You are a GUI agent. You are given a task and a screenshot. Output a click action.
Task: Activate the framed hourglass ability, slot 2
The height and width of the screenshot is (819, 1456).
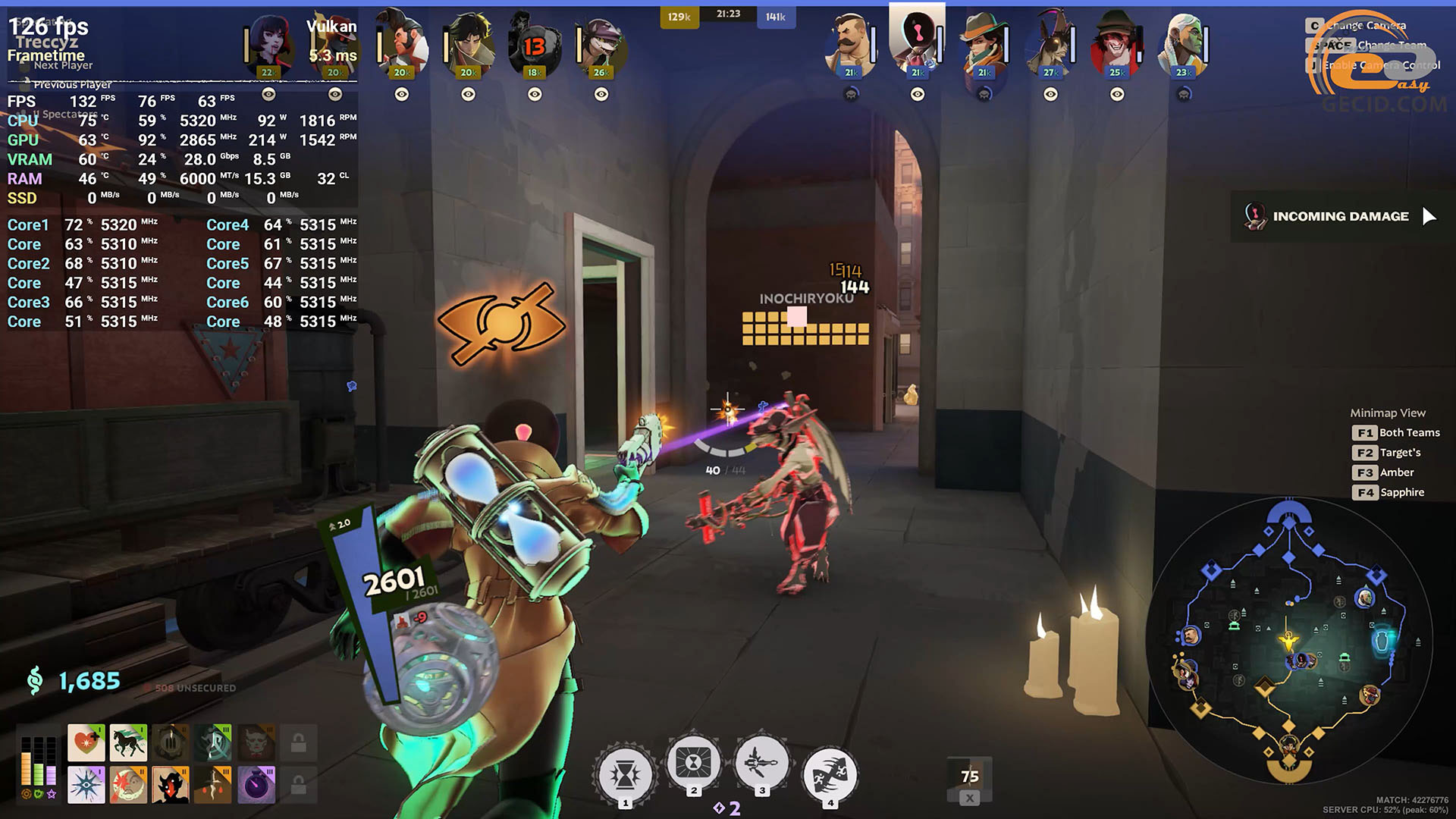tap(693, 763)
